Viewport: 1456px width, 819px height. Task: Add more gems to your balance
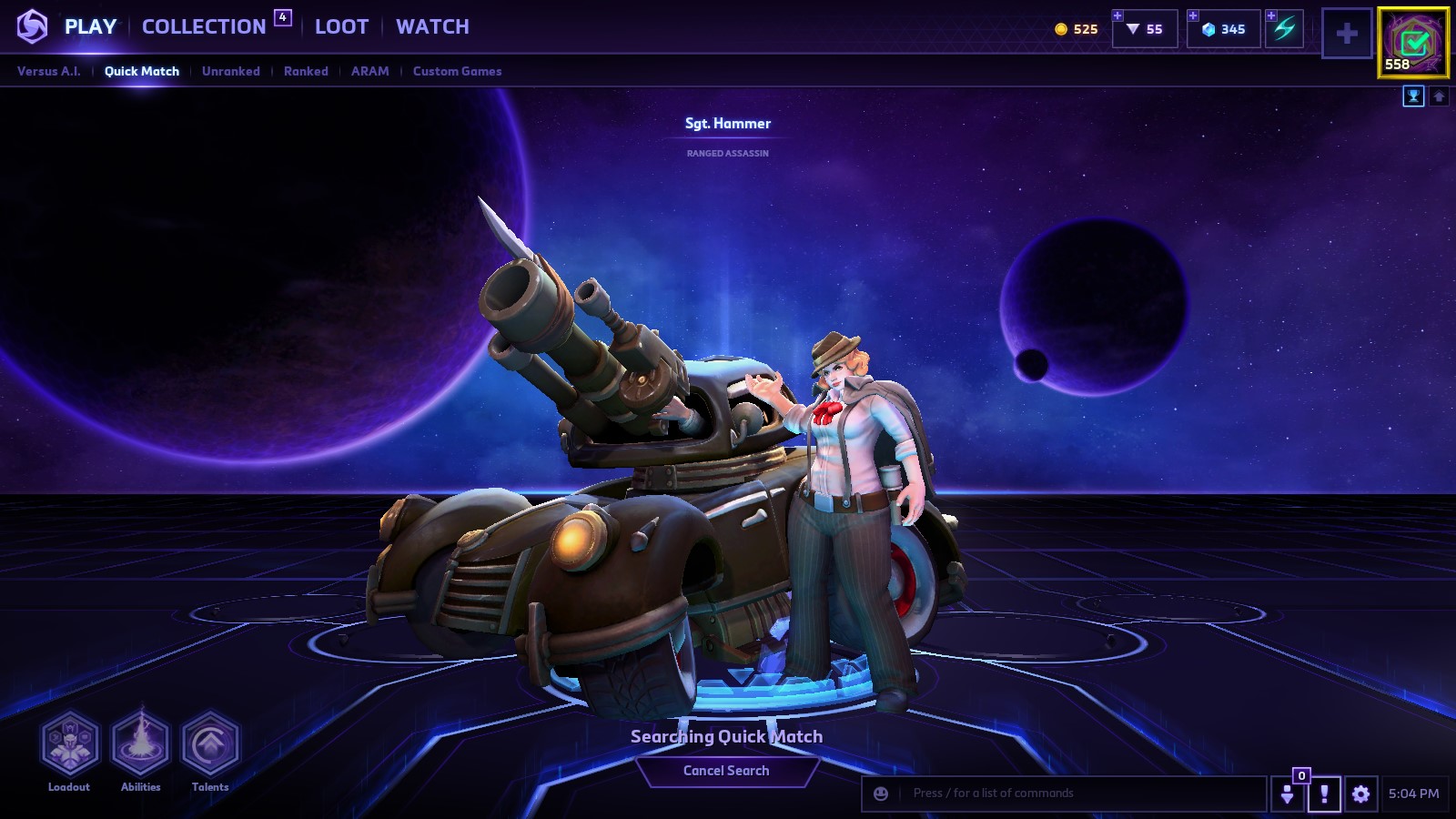coord(1193,16)
